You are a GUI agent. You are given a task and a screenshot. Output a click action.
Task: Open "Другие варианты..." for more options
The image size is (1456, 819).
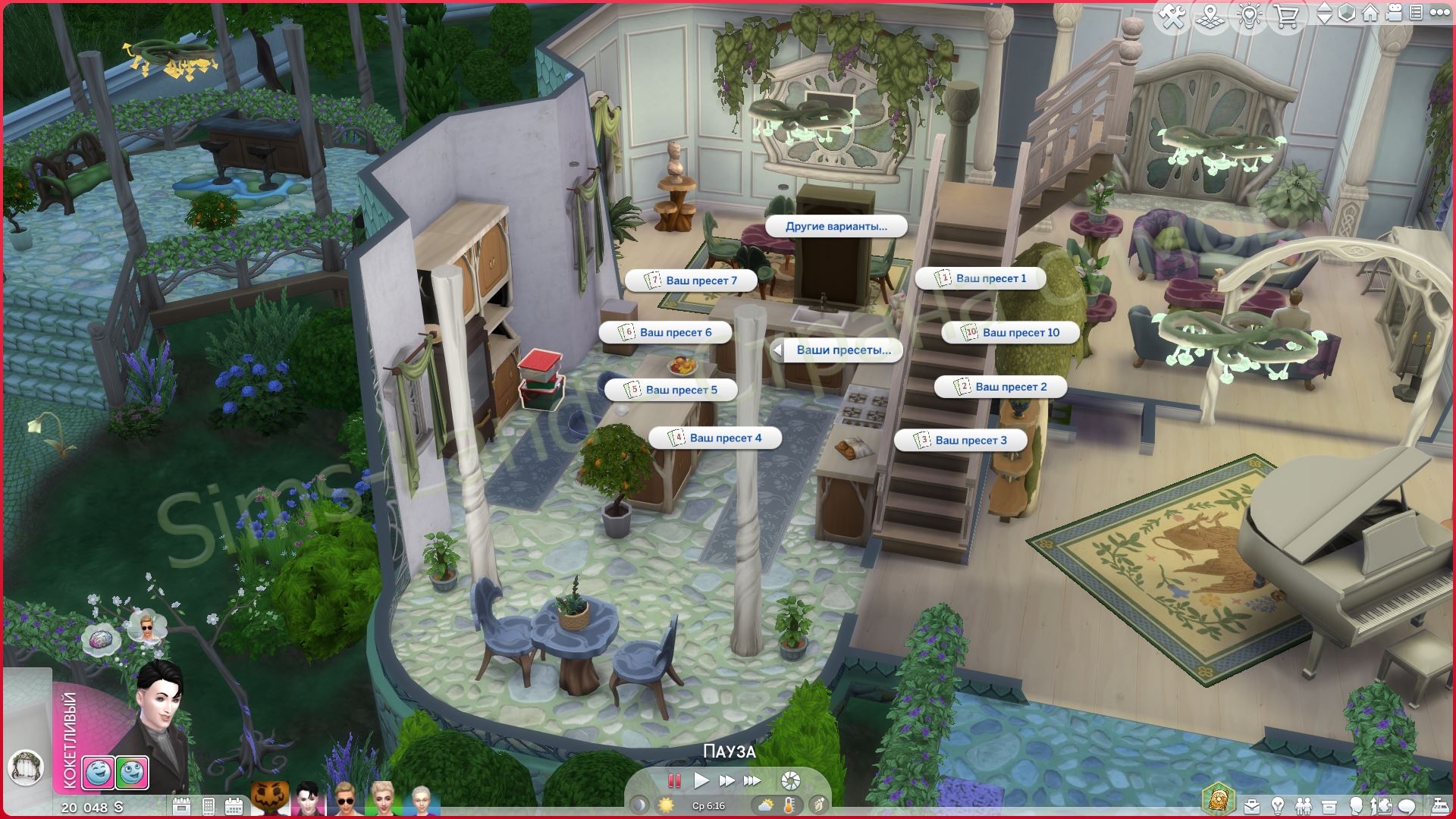[x=836, y=226]
